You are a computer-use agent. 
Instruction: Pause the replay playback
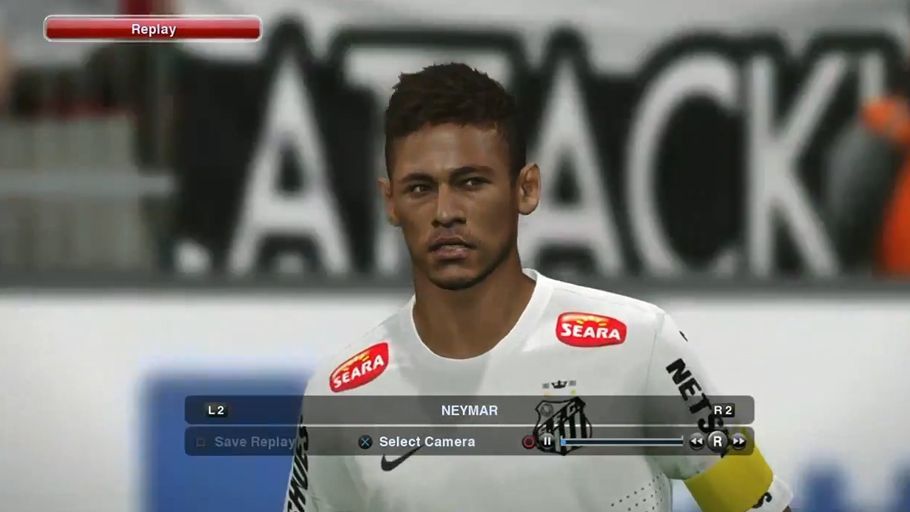point(547,441)
